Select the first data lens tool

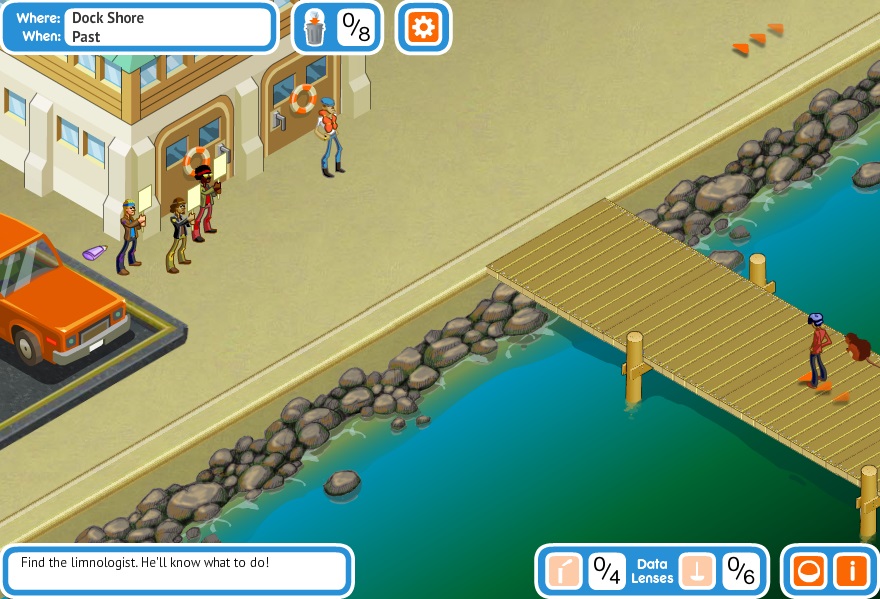click(565, 571)
